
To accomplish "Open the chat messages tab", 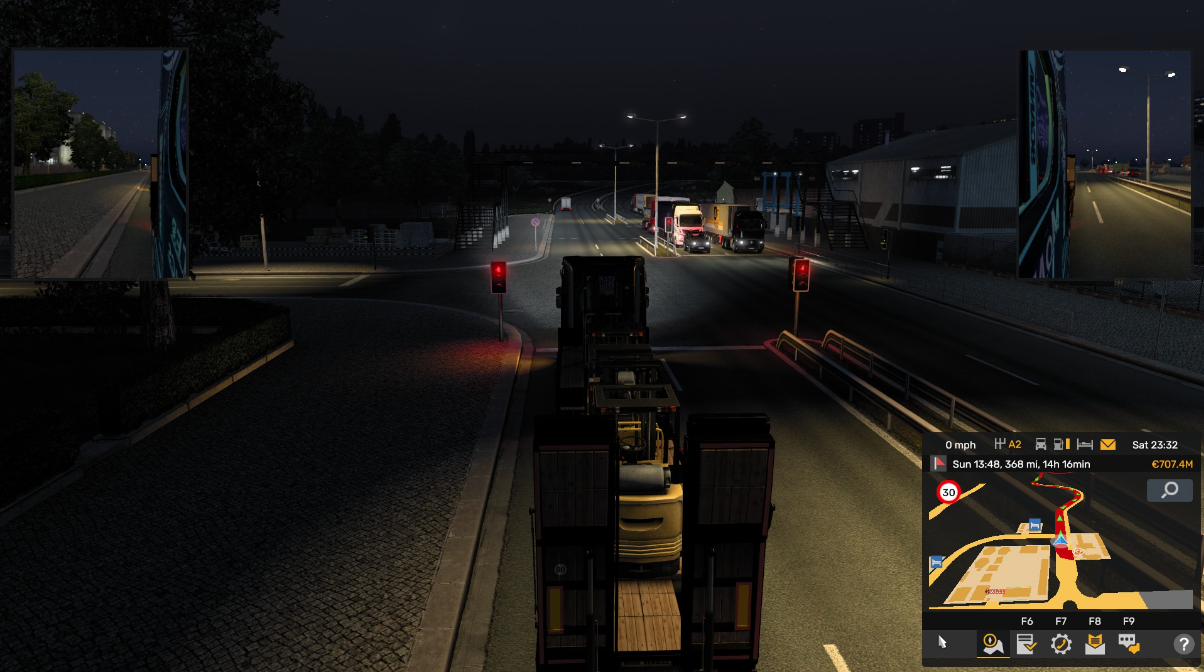I will click(x=1129, y=645).
